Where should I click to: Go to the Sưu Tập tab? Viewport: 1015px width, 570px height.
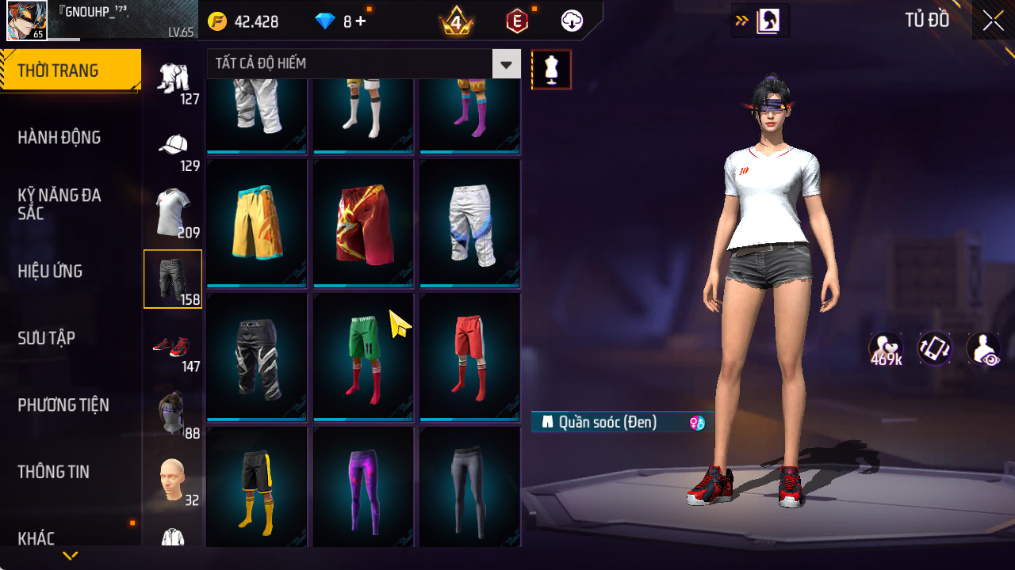(47, 338)
